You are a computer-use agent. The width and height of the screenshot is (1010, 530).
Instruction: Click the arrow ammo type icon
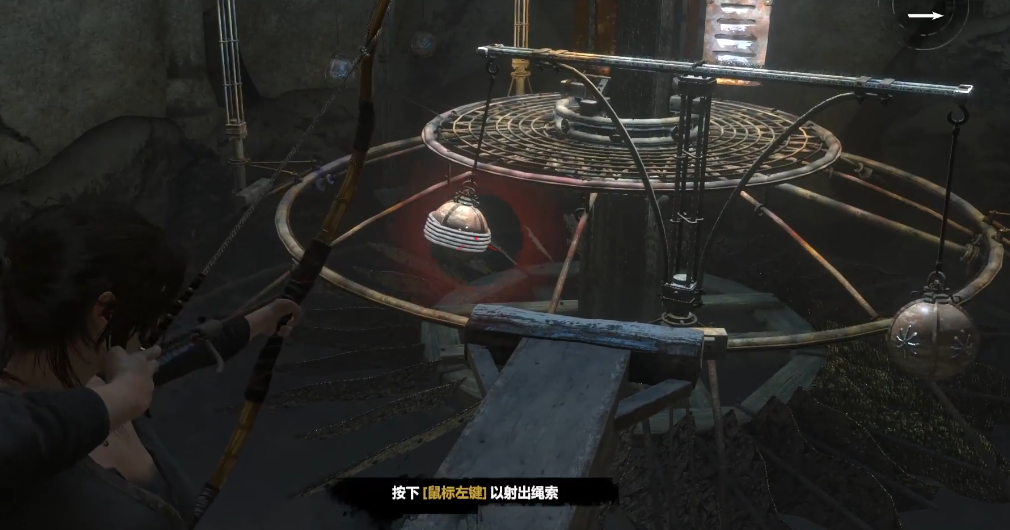pos(925,16)
